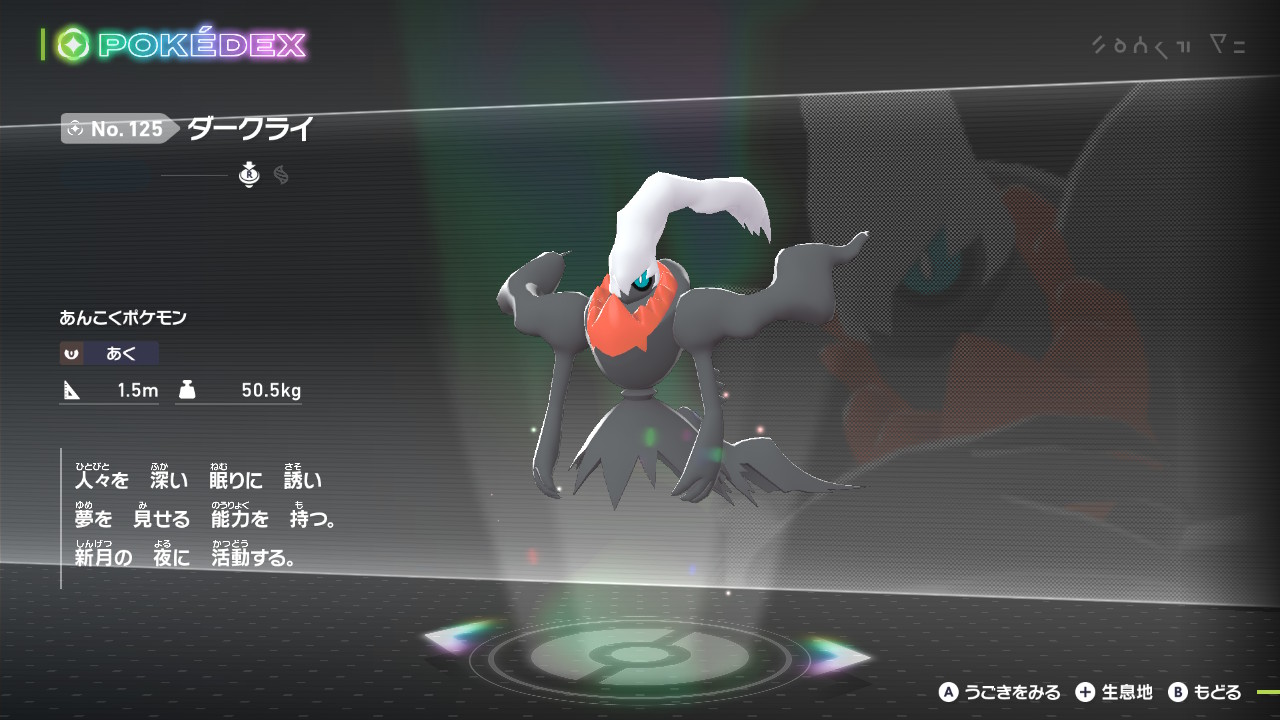Show the next Pokémon with the right arrow
Screen dimensions: 1280x720
tap(838, 655)
